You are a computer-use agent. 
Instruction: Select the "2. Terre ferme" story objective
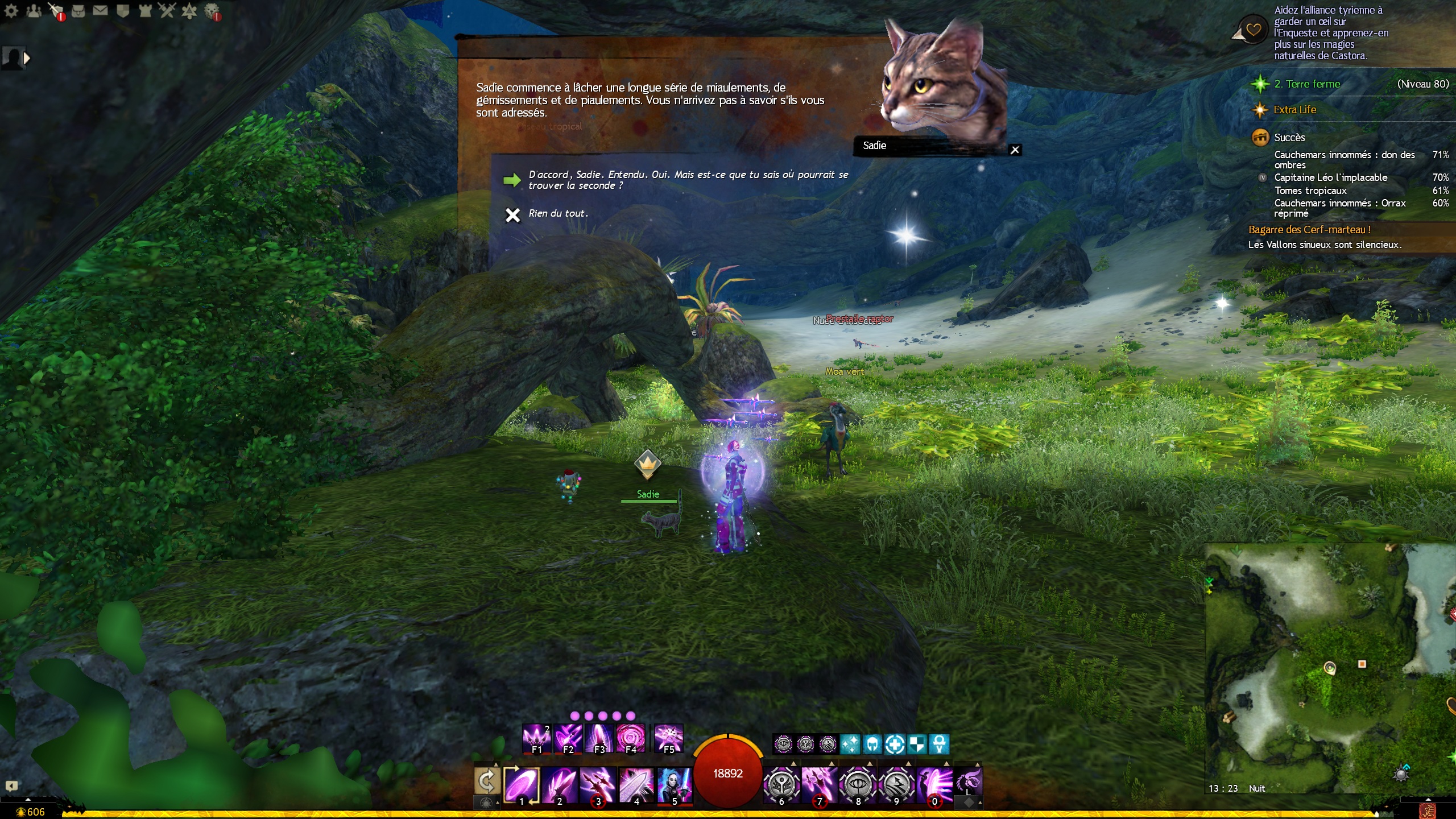(1307, 84)
